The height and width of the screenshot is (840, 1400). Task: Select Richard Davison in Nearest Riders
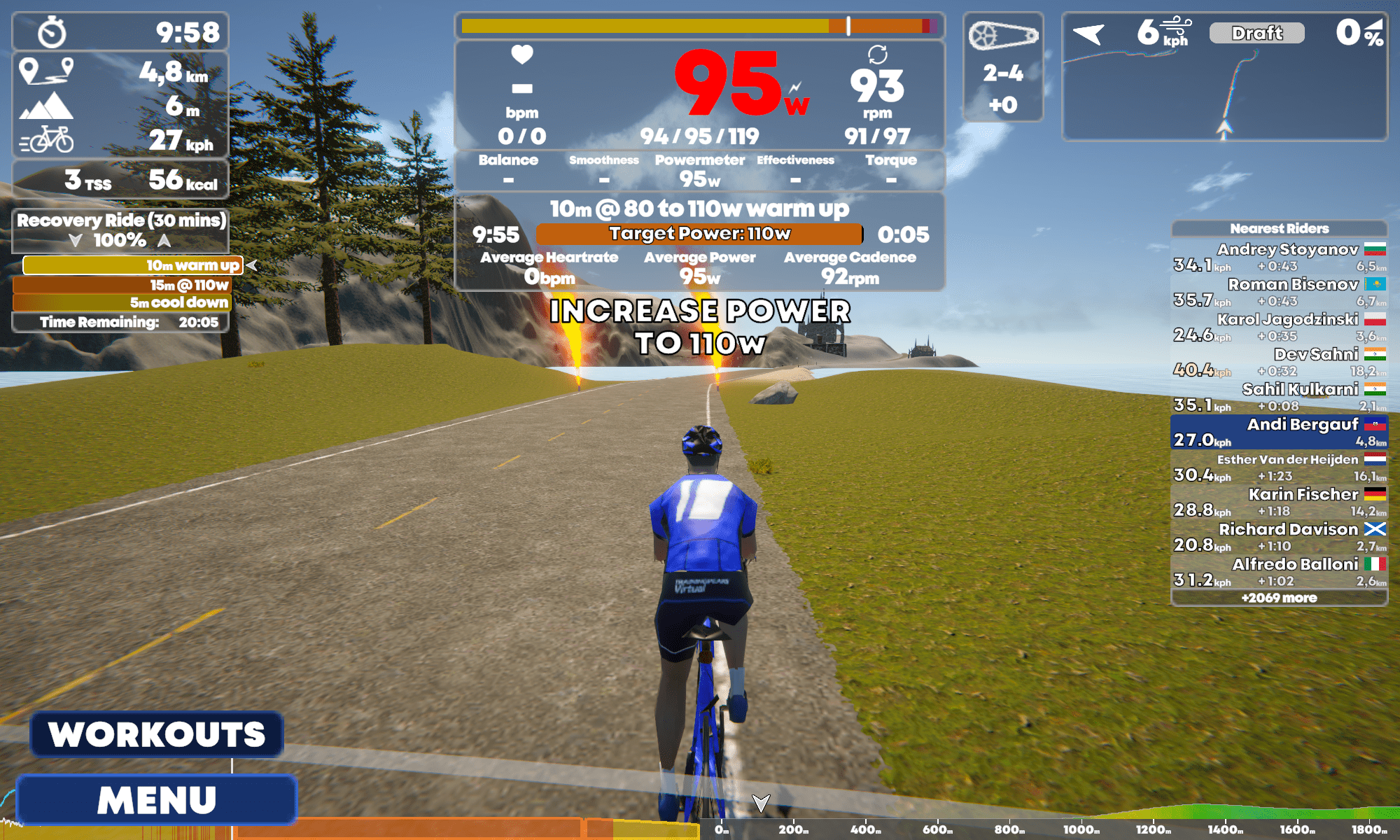[1279, 537]
